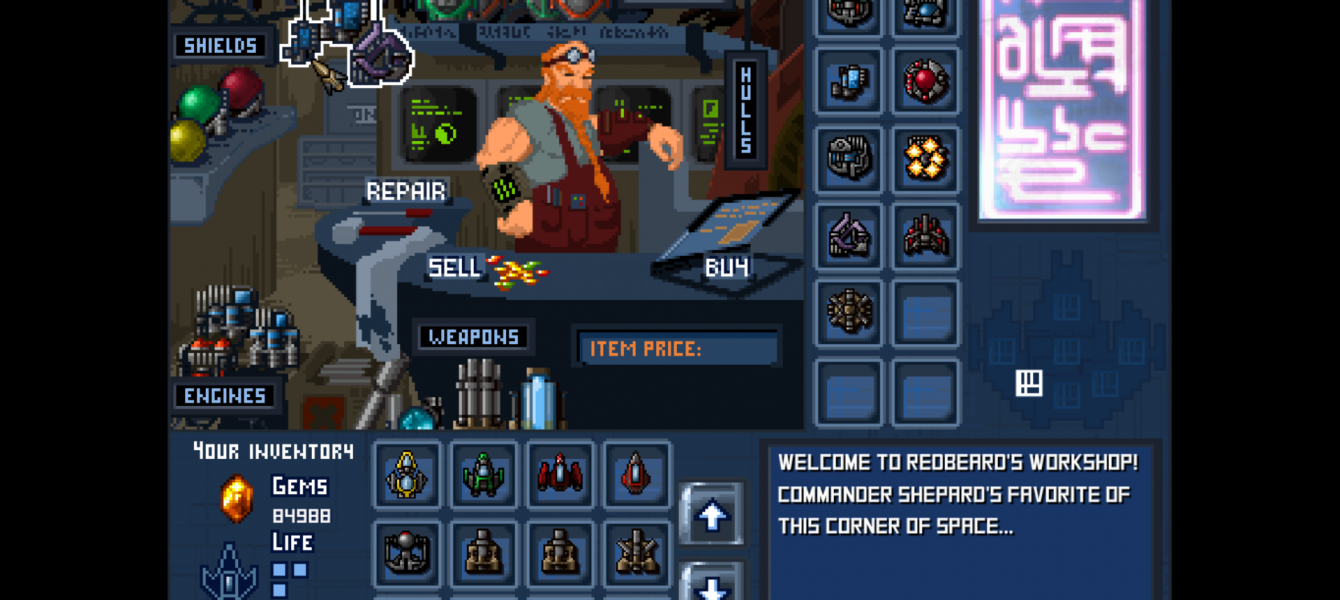Choose the Sell option on the counter

coord(456,268)
